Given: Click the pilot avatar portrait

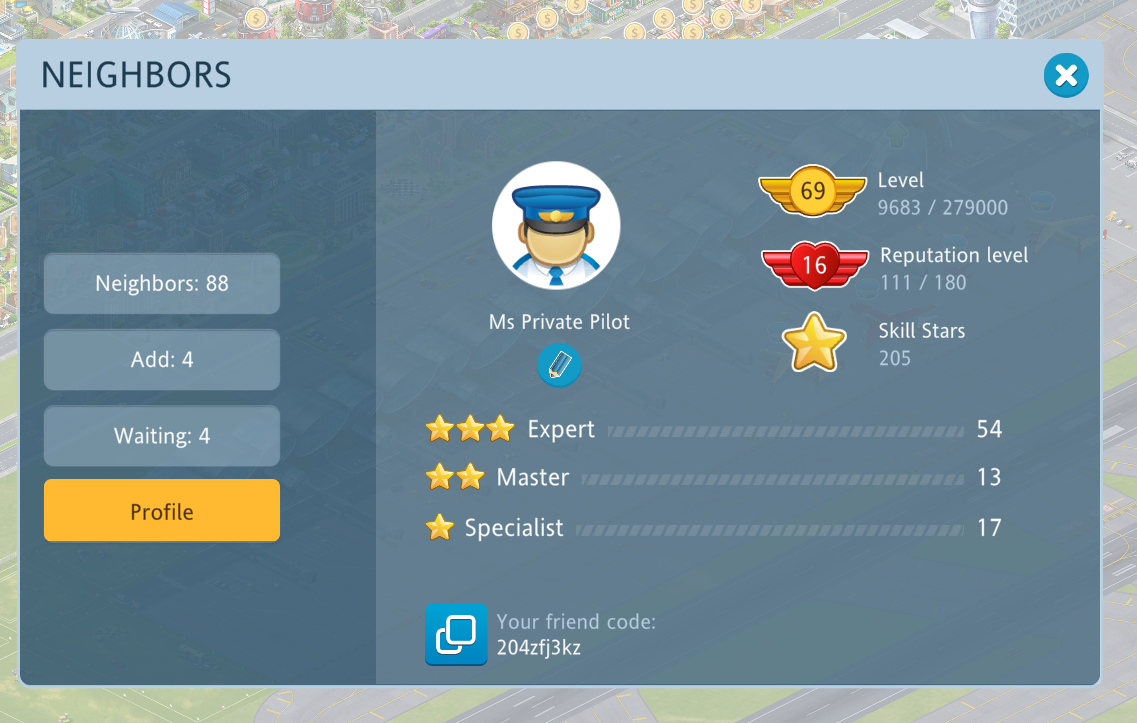Looking at the screenshot, I should (556, 226).
